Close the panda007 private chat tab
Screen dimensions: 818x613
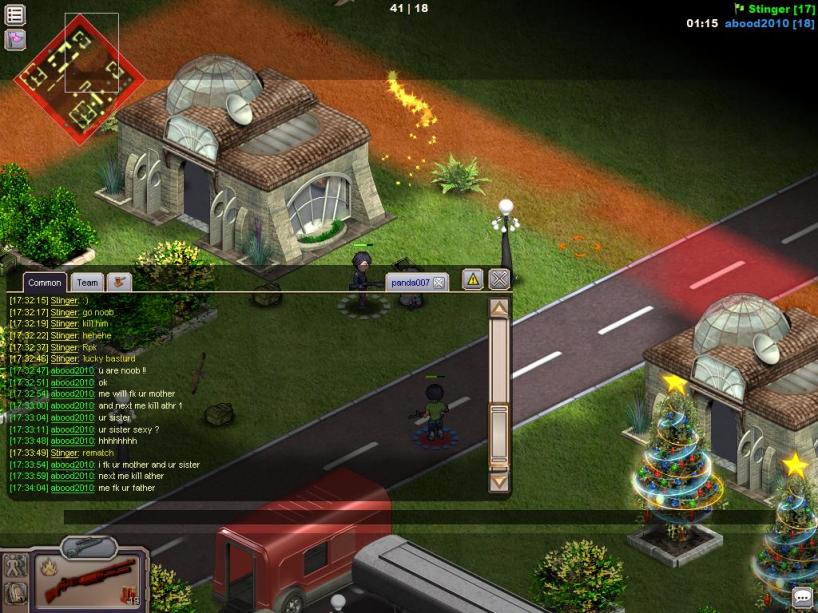click(438, 283)
